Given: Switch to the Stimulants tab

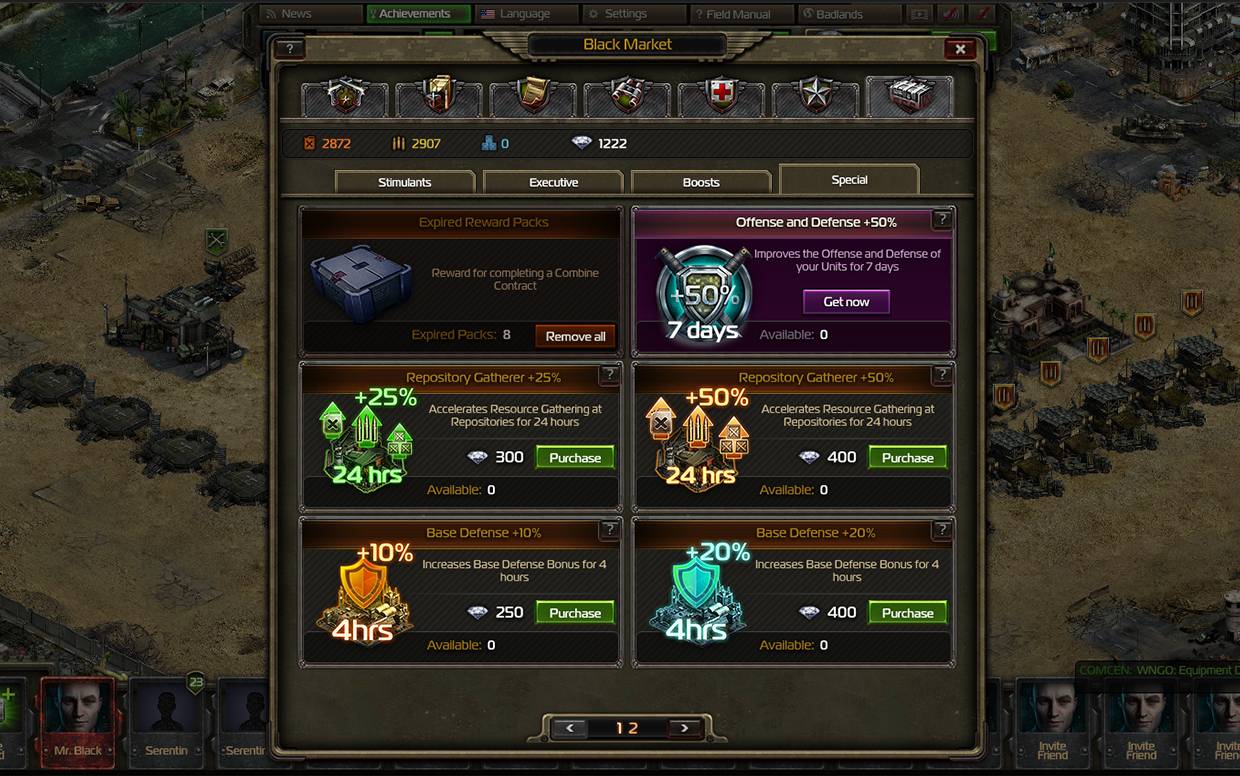Looking at the screenshot, I should click(x=405, y=182).
